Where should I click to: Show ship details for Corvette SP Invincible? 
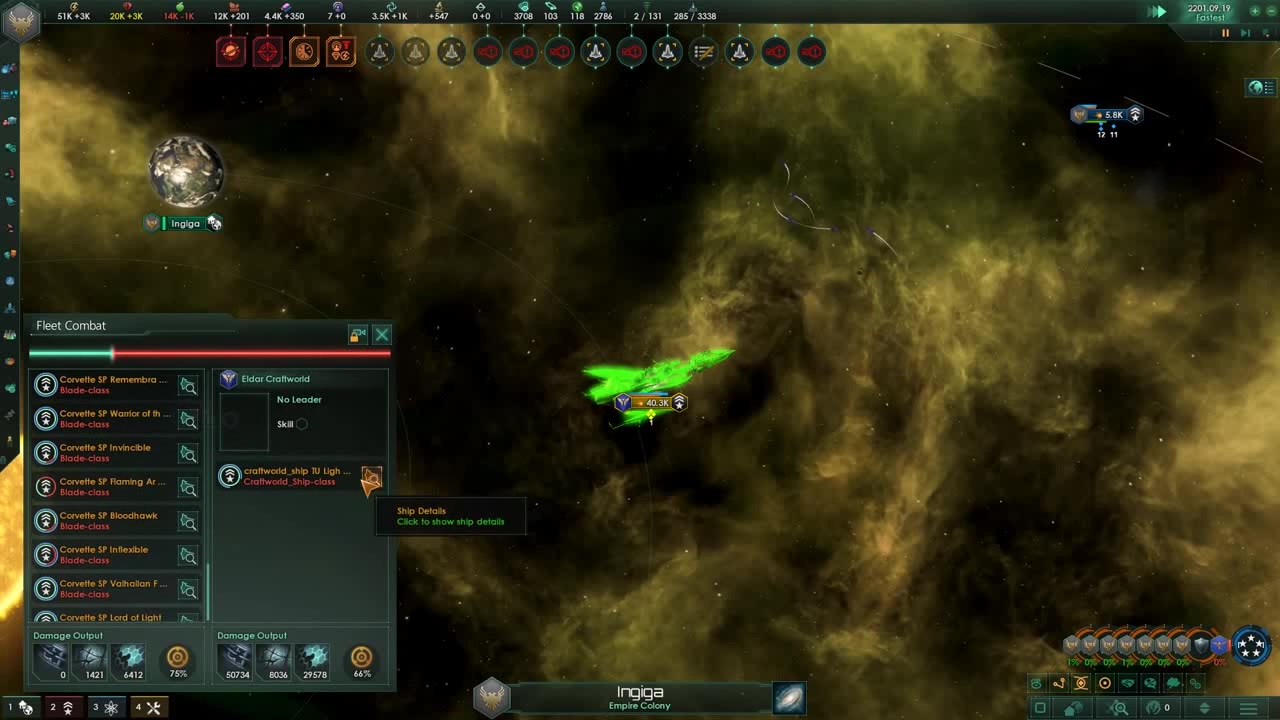pos(188,453)
